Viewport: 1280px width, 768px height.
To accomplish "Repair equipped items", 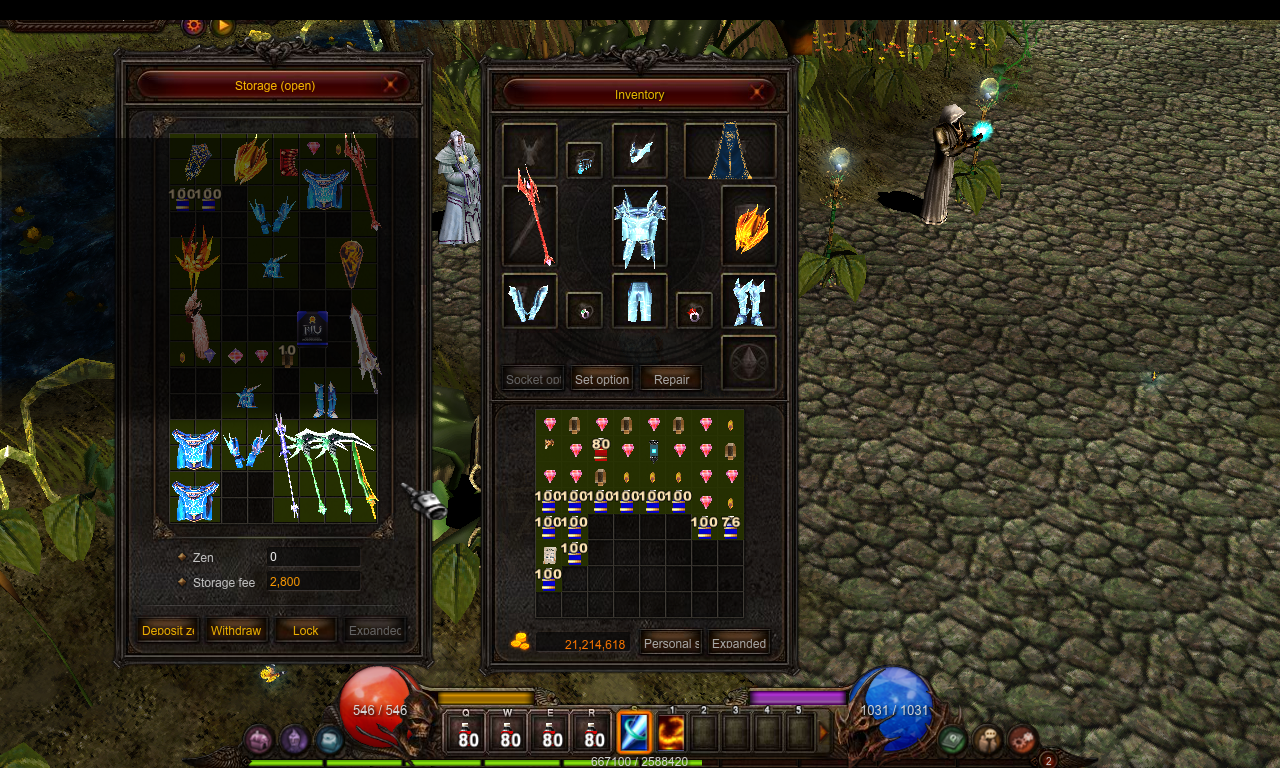I will pyautogui.click(x=671, y=379).
